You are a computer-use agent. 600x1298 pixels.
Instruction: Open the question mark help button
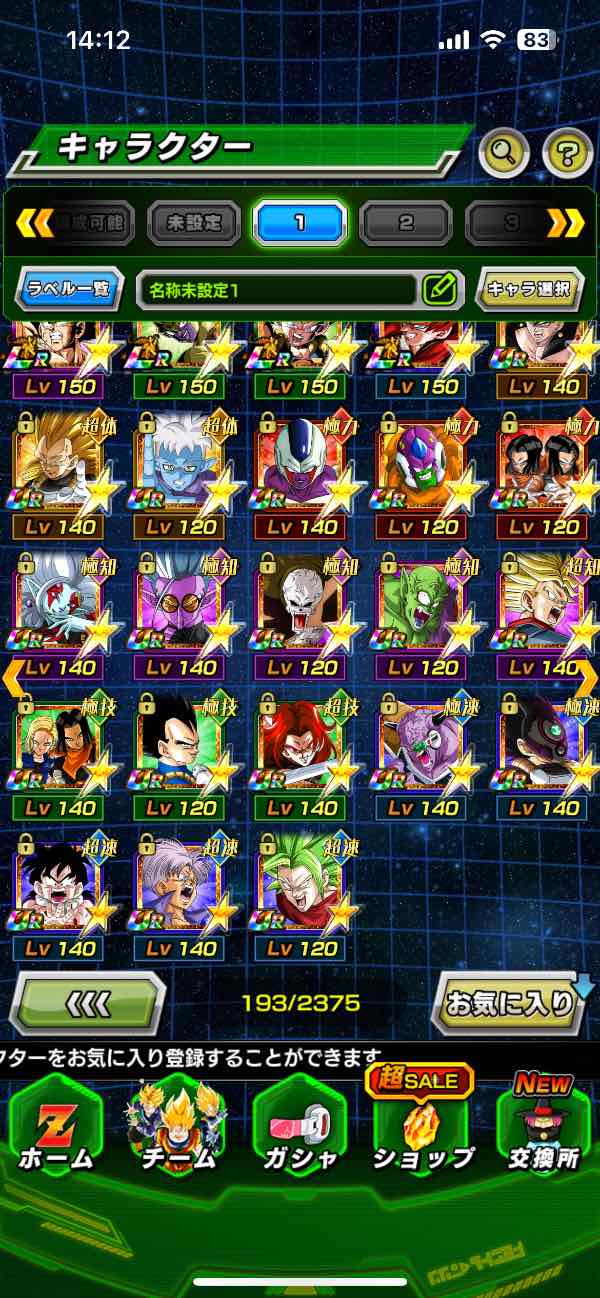tap(567, 153)
